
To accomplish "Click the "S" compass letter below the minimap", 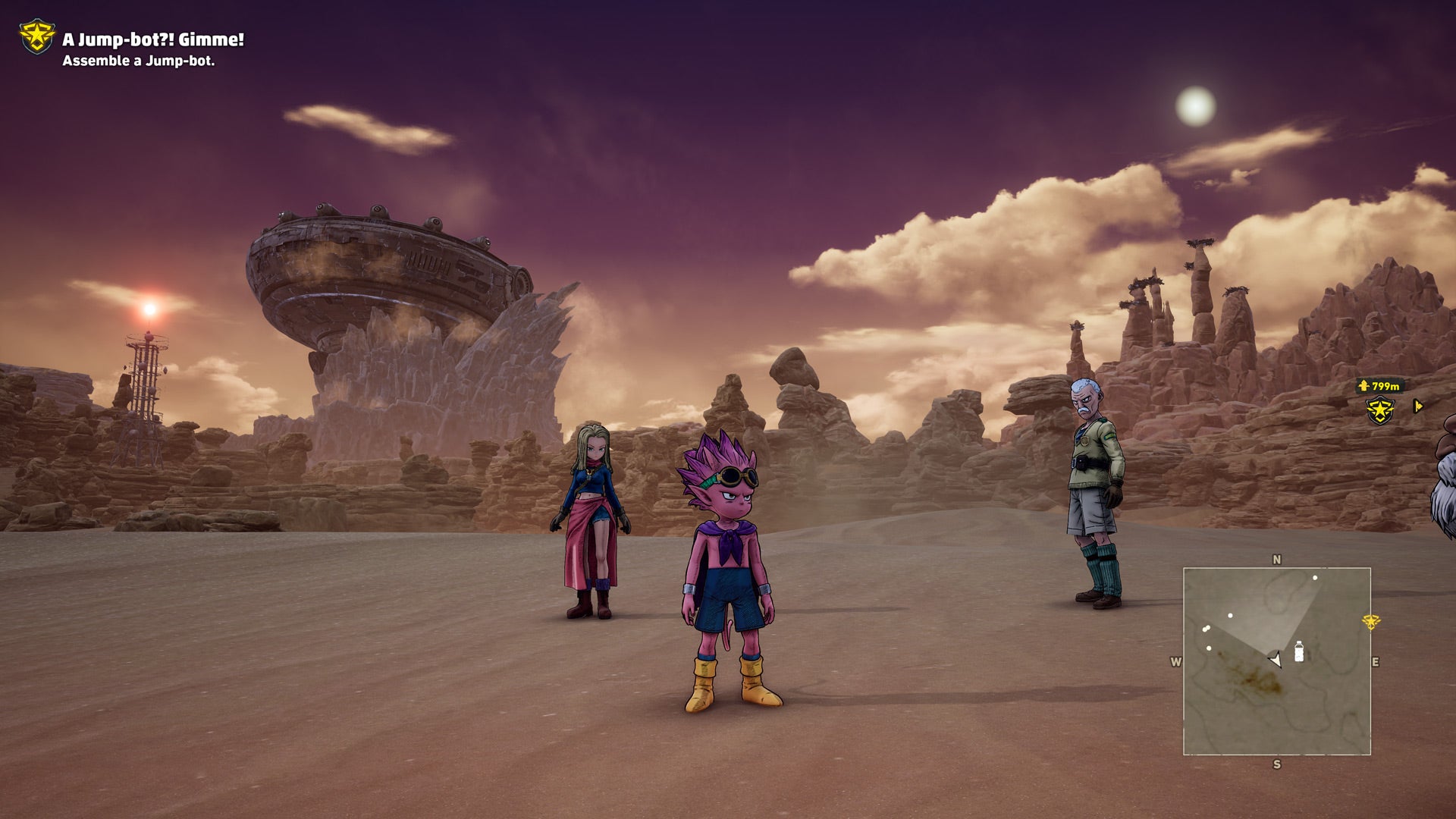I will [x=1278, y=763].
